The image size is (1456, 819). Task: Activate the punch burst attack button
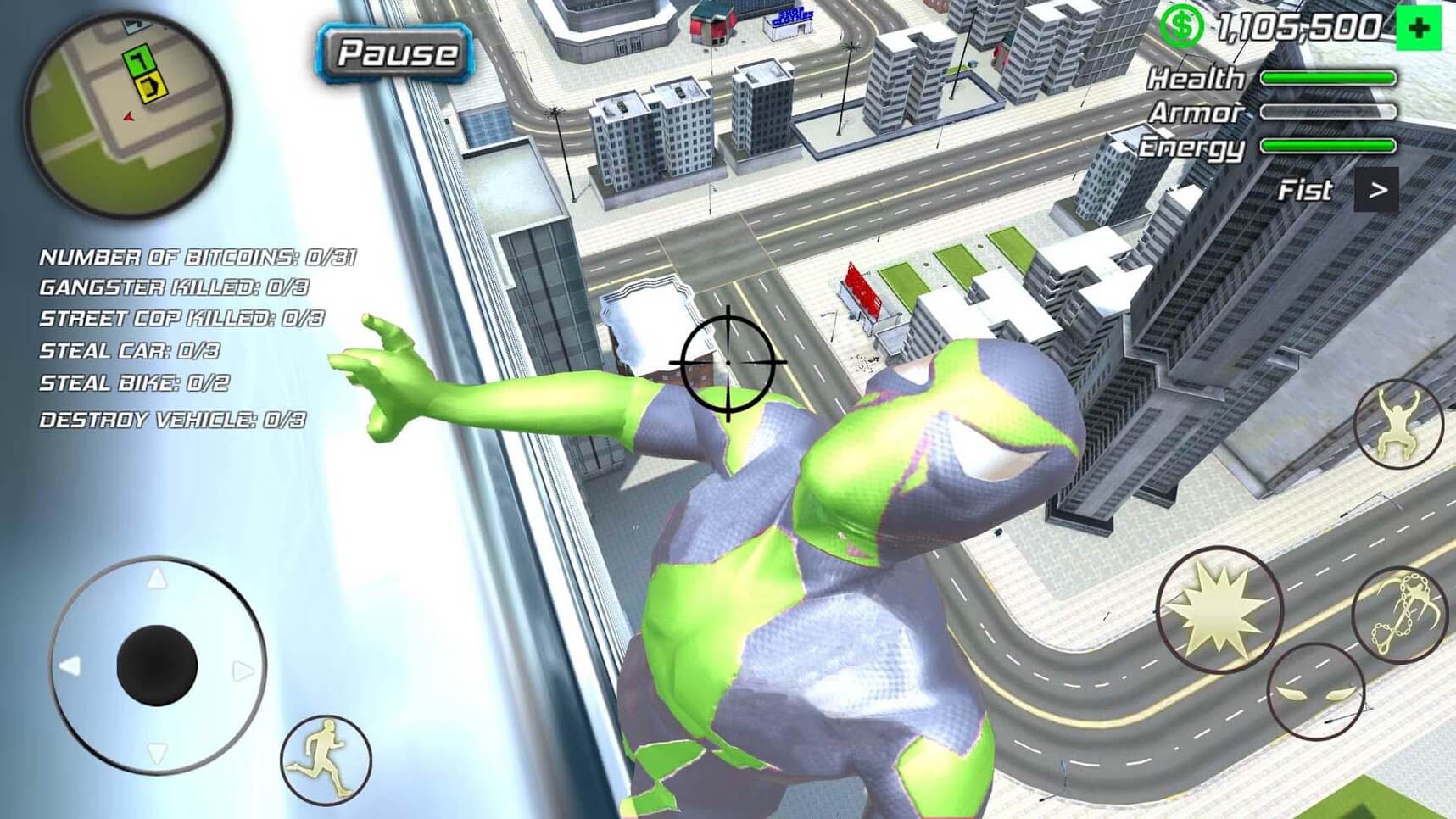coord(1219,610)
